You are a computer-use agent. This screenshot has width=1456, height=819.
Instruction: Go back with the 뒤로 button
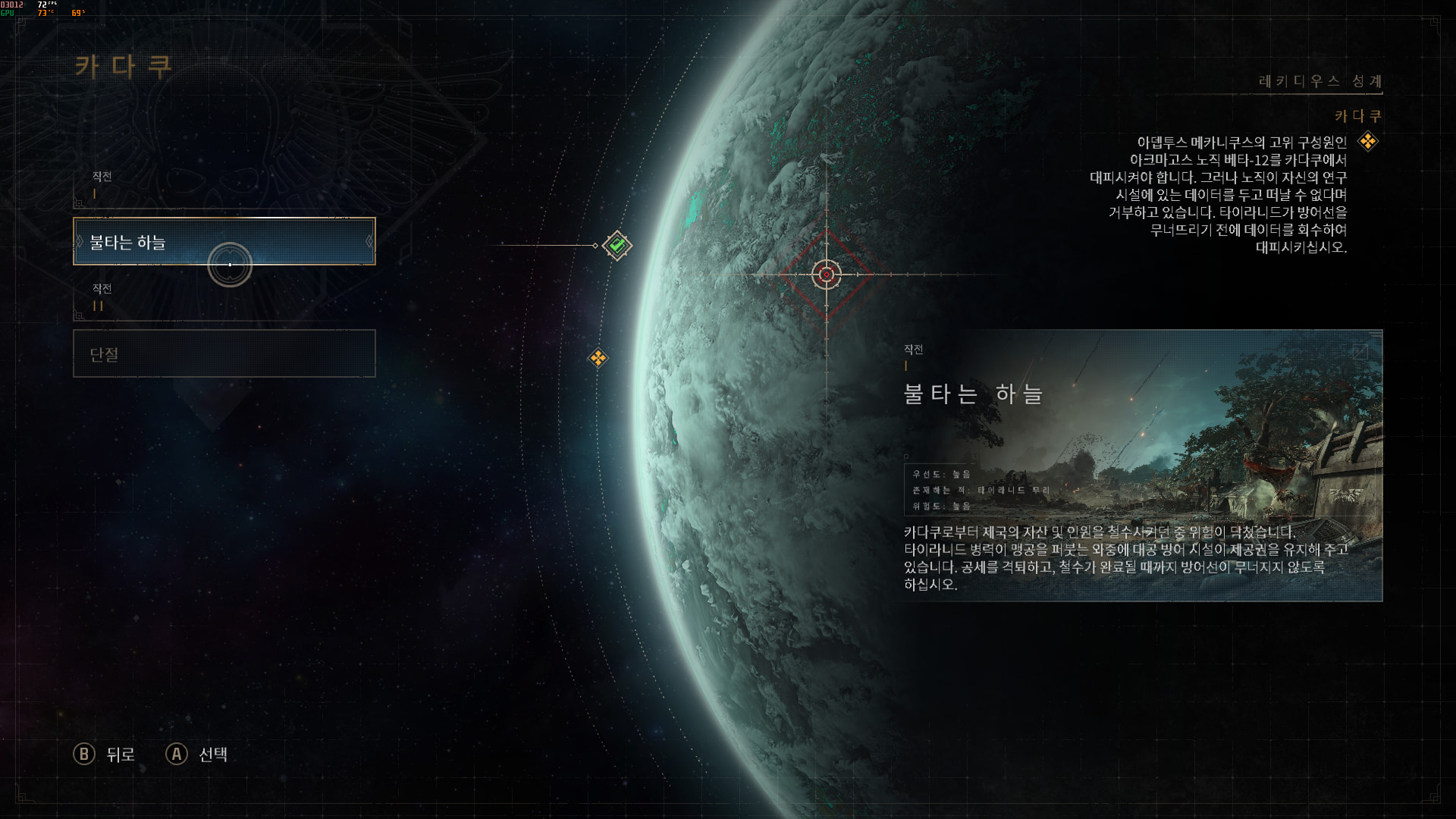105,754
